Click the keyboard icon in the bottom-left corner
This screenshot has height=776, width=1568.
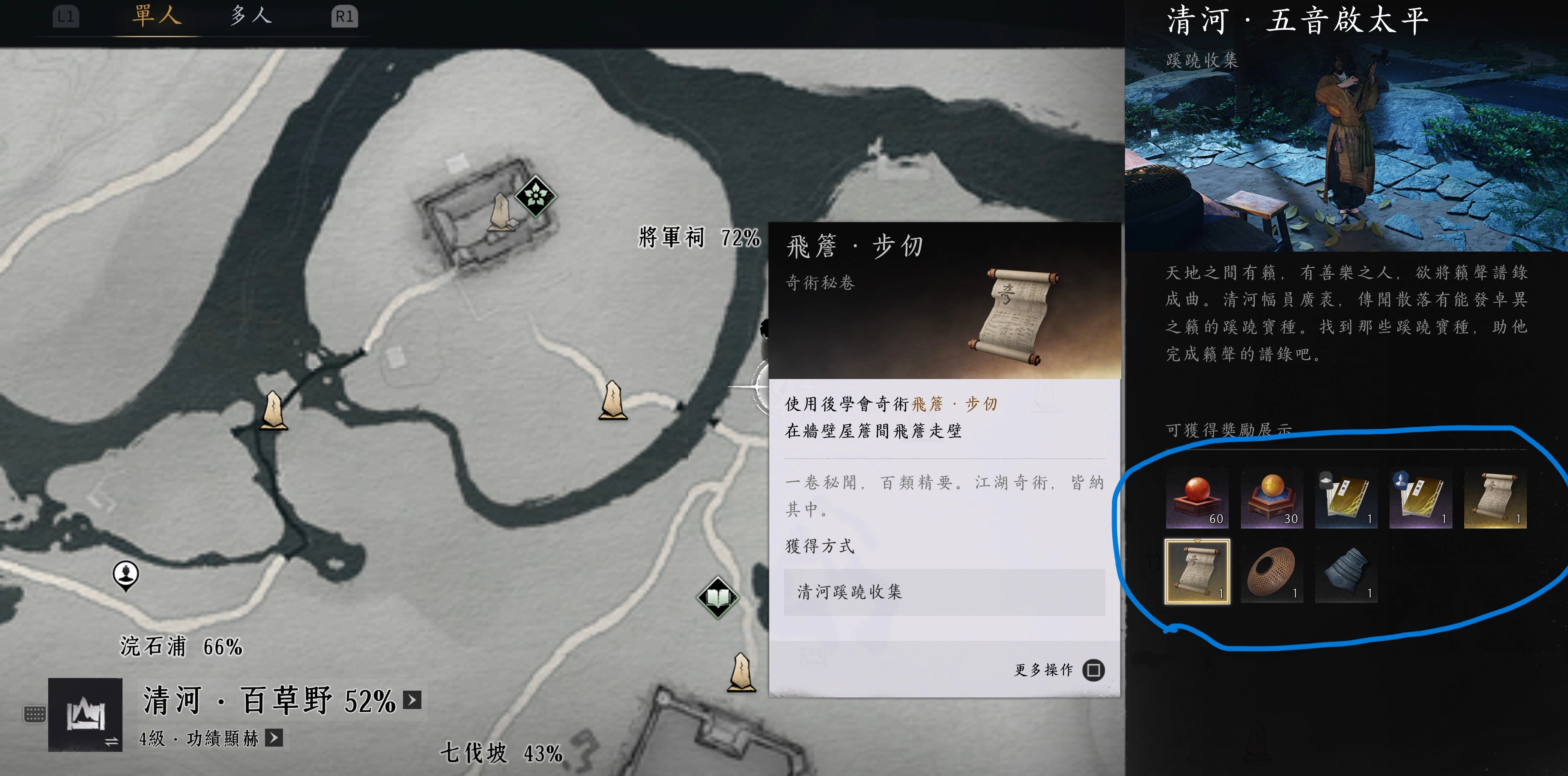(35, 714)
